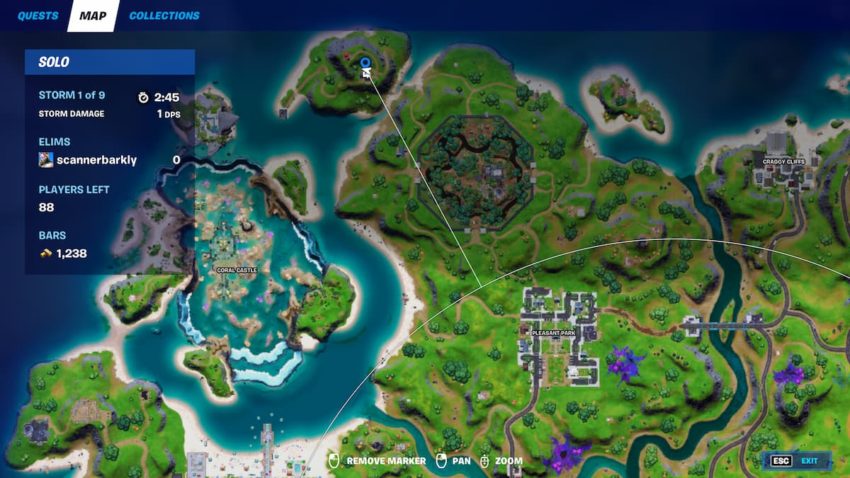Image resolution: width=850 pixels, height=478 pixels.
Task: Click the Craggy Cliffs location label
Action: 782,161
